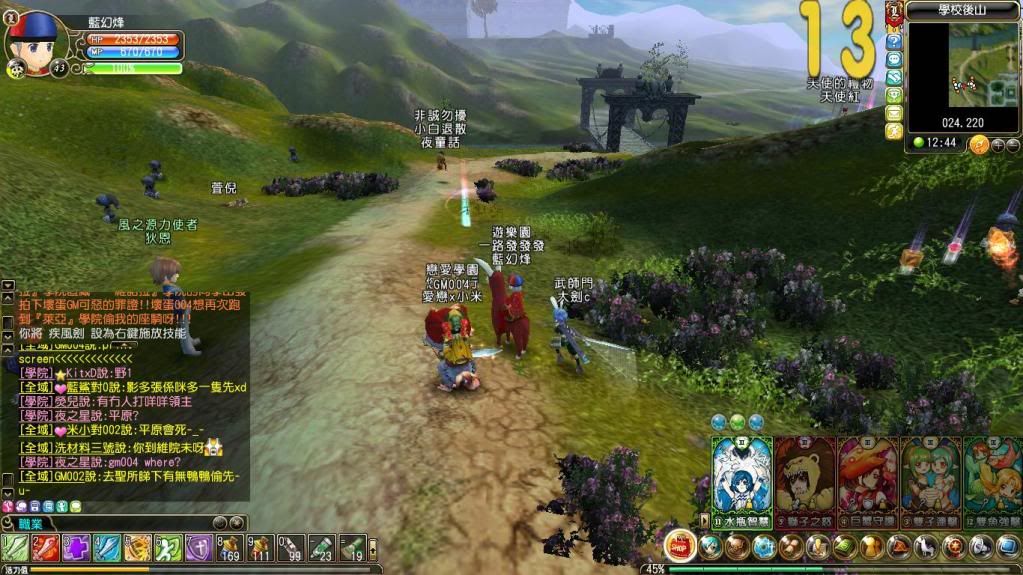Use the purple shield skill in slot 7
This screenshot has height=575, width=1023.
coord(201,547)
